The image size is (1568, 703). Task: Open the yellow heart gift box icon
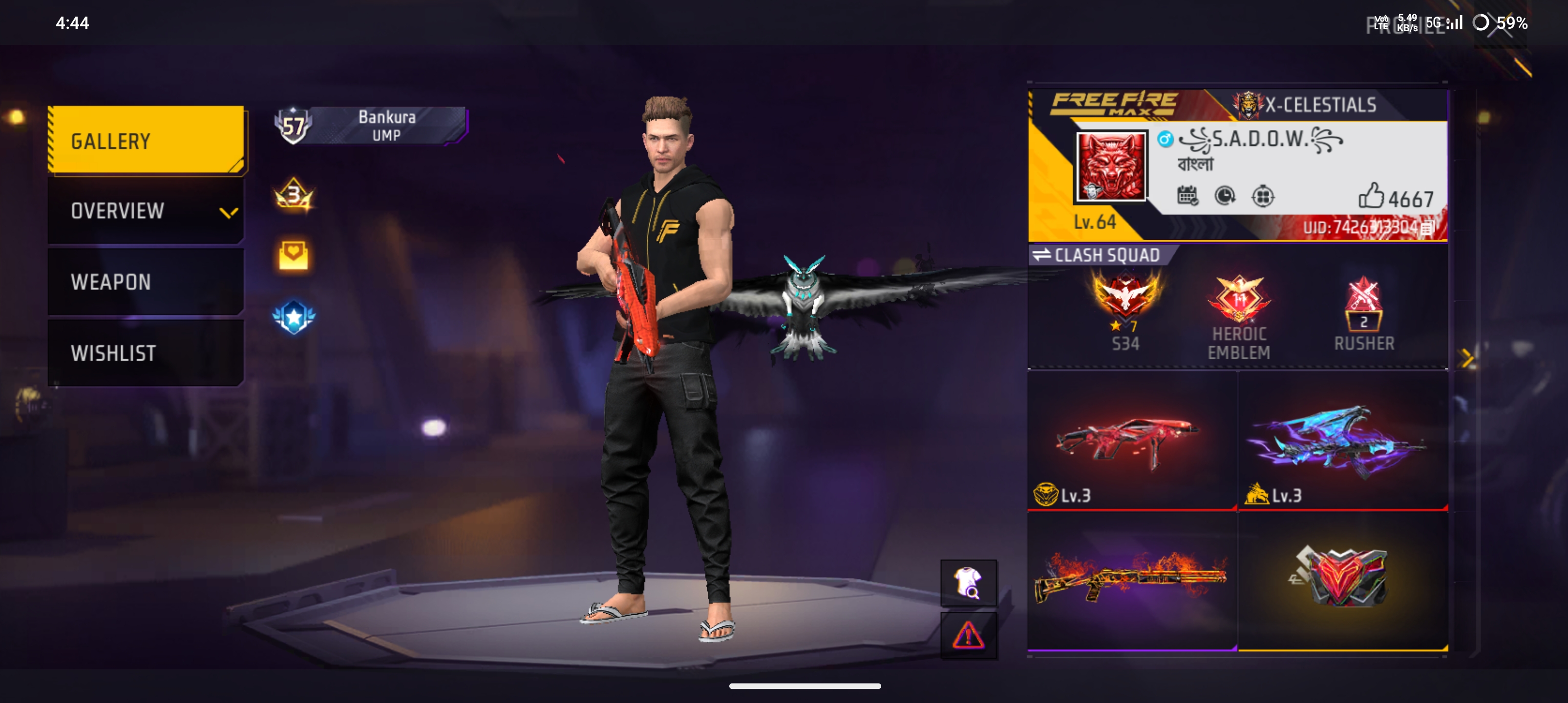(x=294, y=255)
